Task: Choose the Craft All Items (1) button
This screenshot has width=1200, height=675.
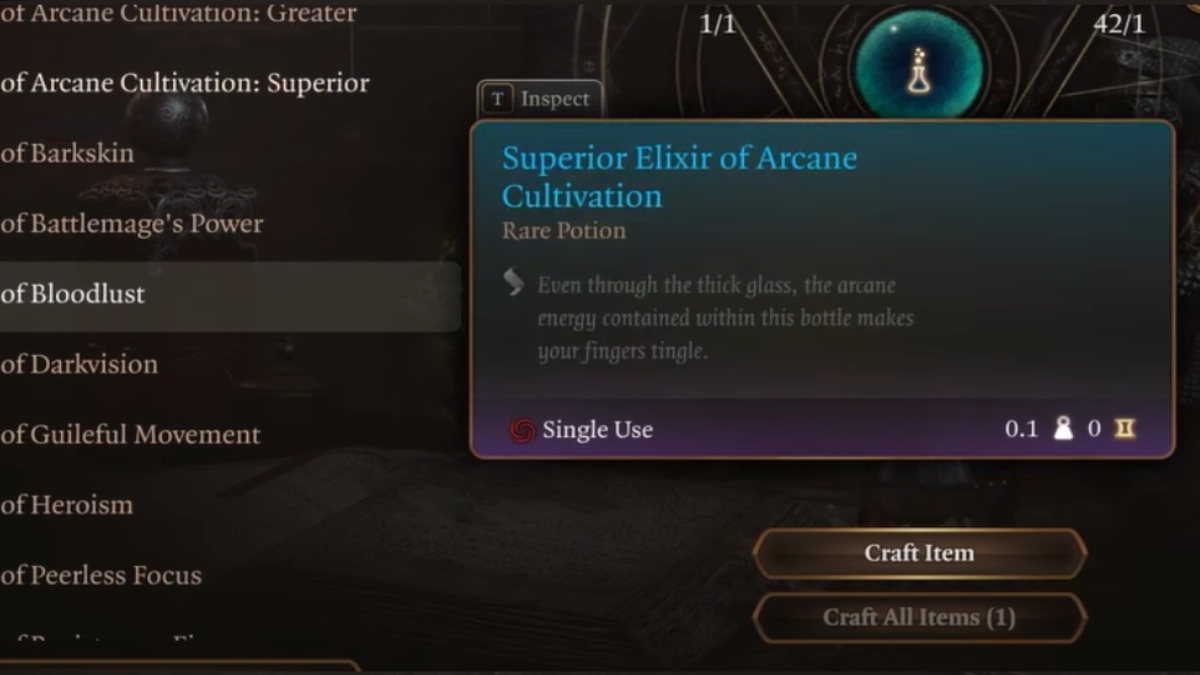Action: click(x=919, y=617)
